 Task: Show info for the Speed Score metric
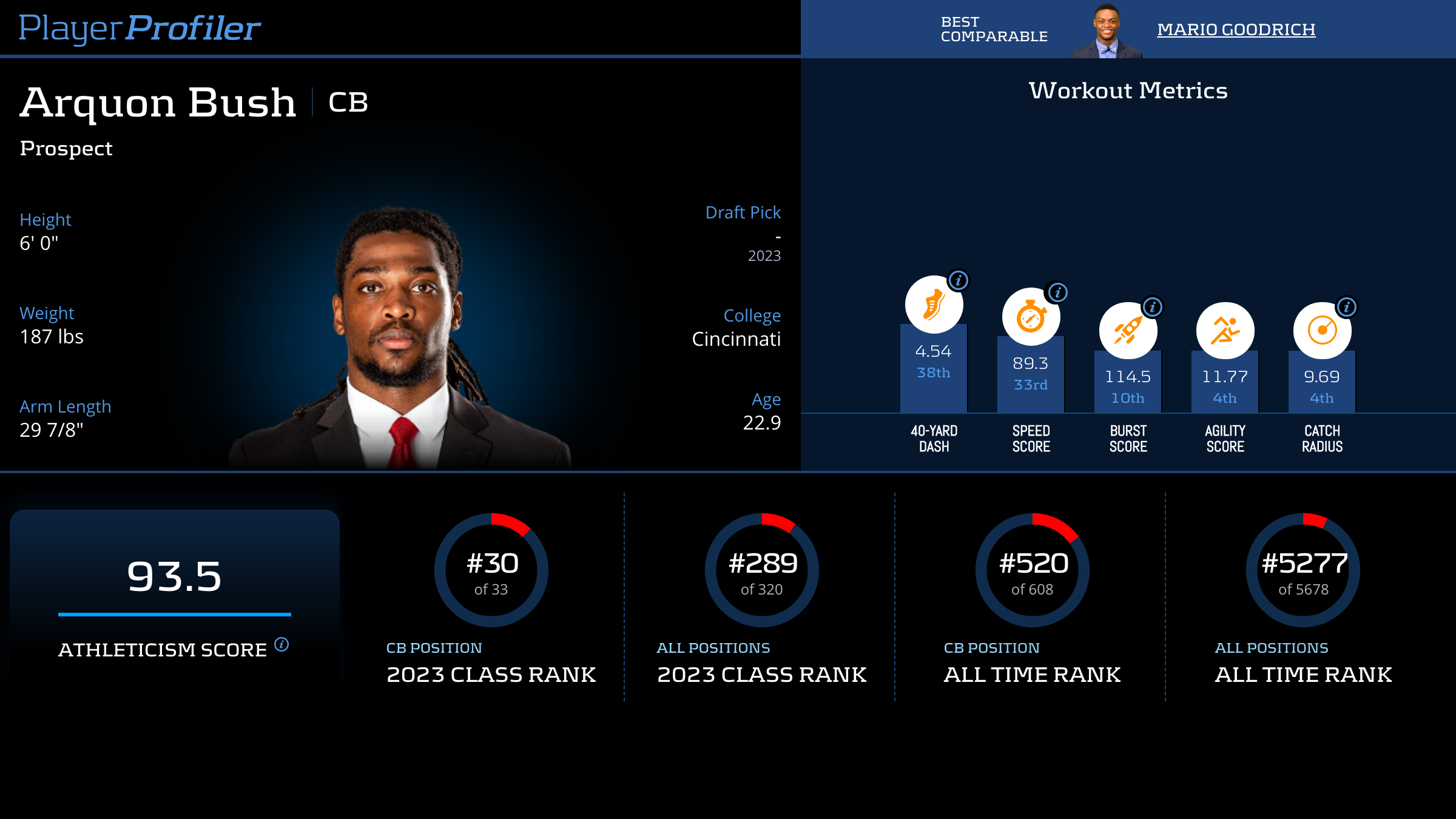pos(1057,292)
